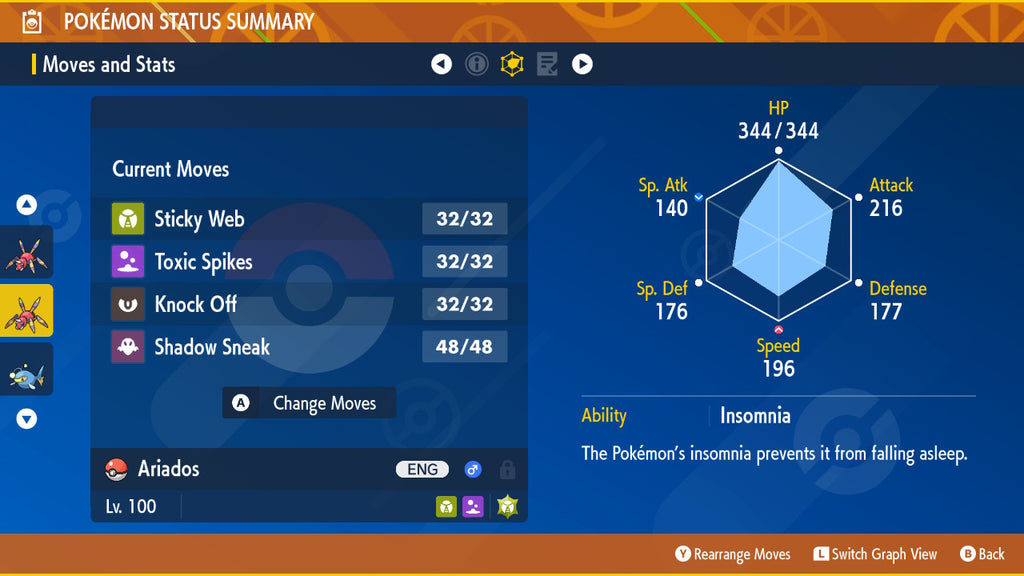1024x576 pixels.
Task: Select the Knock Off move row
Action: coord(309,304)
